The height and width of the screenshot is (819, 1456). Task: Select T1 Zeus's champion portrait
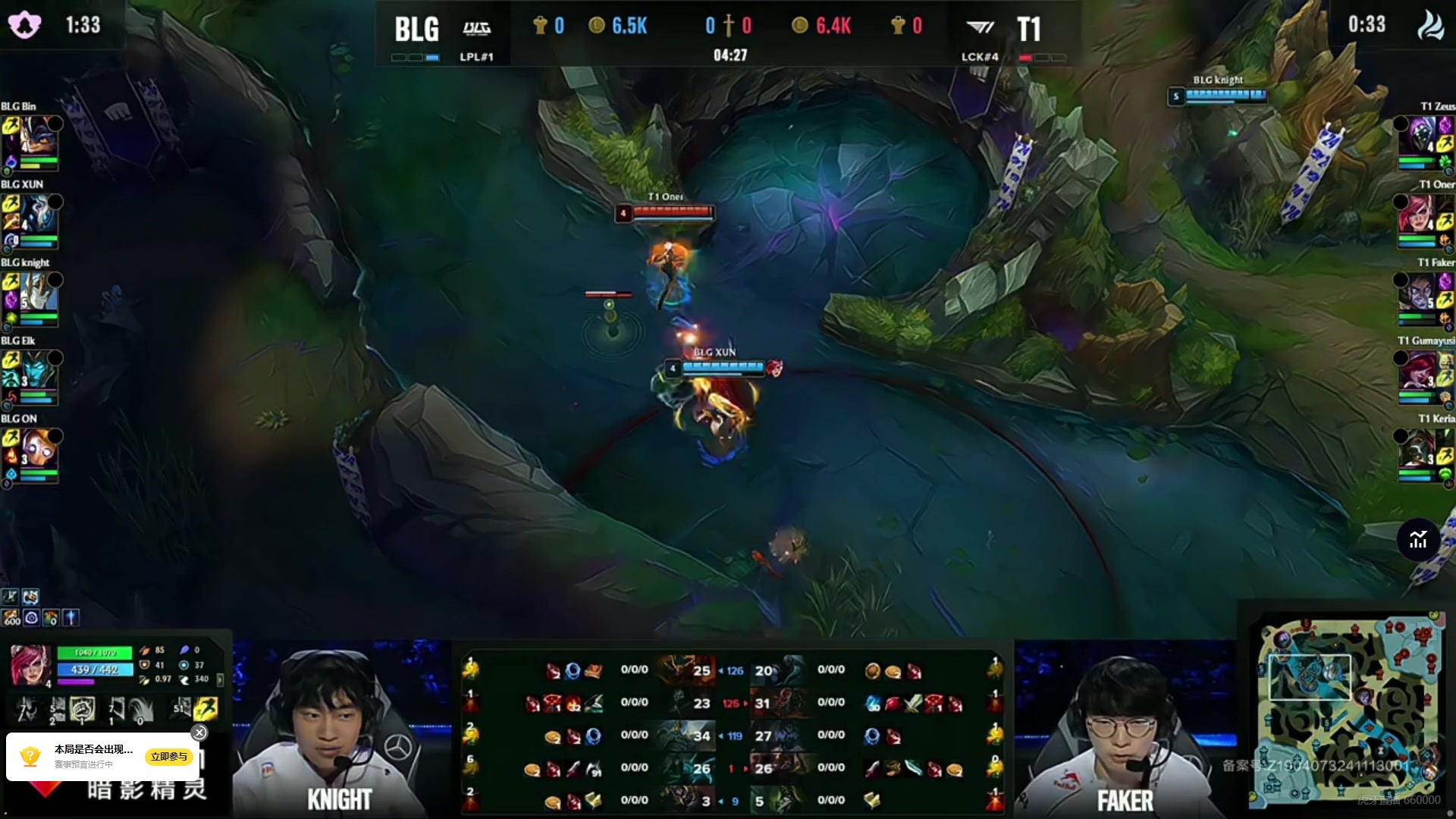pos(1417,135)
